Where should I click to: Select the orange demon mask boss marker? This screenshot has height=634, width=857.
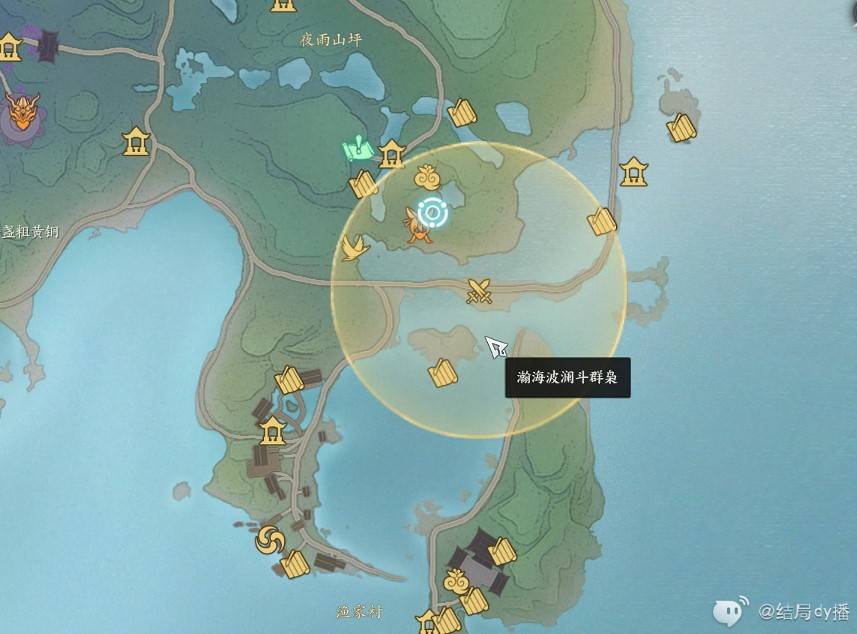[21, 112]
